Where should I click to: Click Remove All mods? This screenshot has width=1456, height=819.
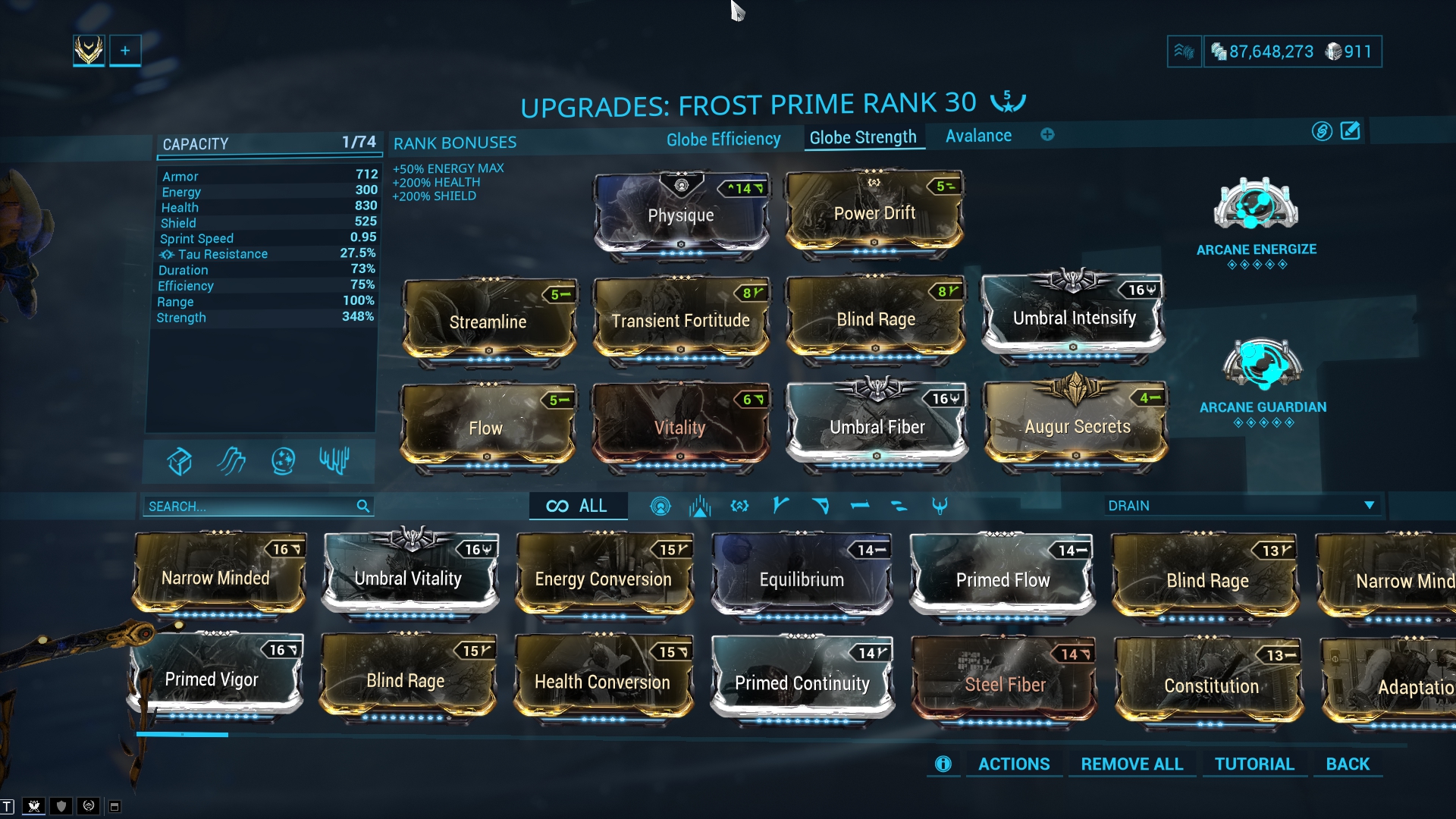click(1131, 764)
